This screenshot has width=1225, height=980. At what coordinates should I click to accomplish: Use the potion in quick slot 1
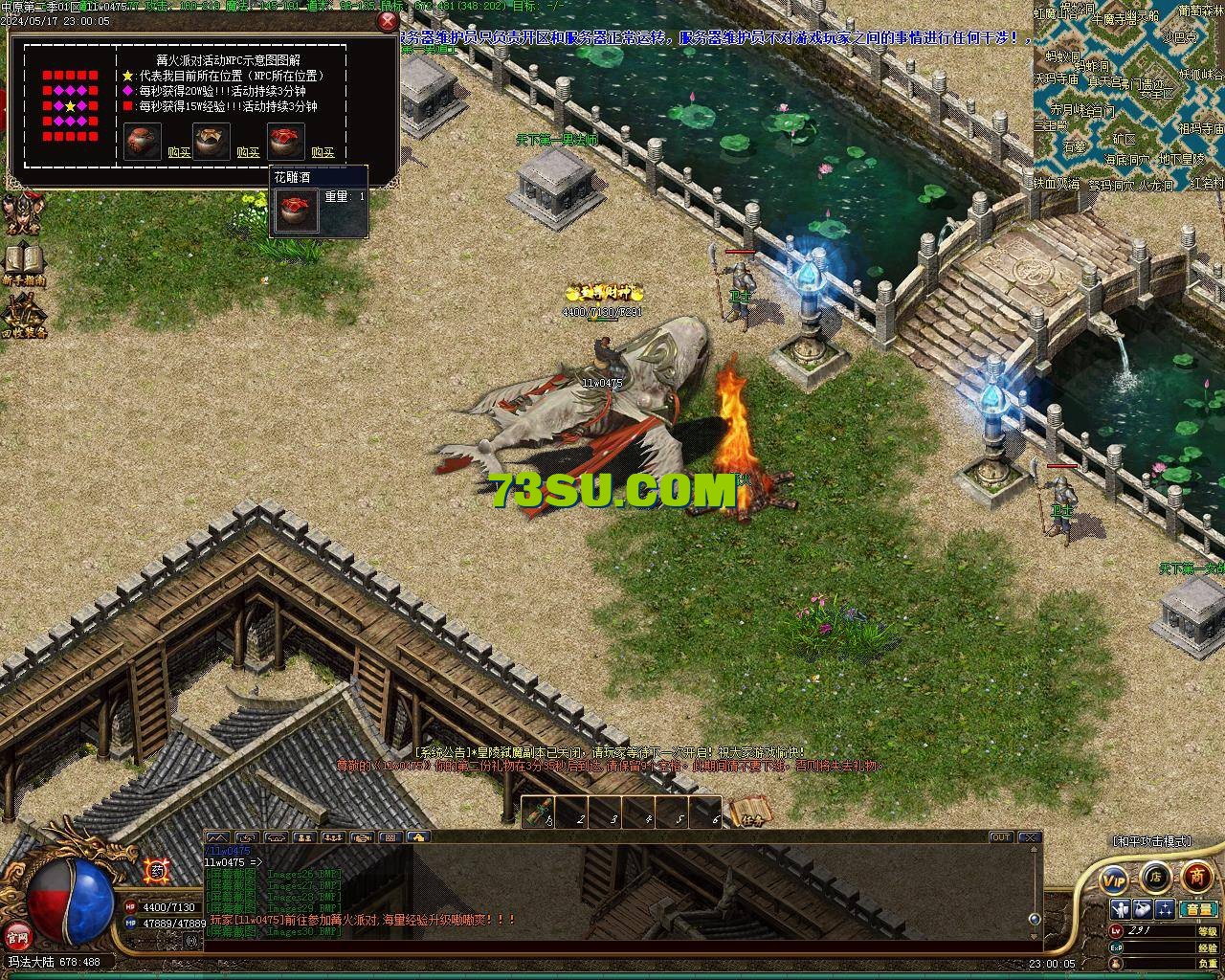[x=539, y=814]
